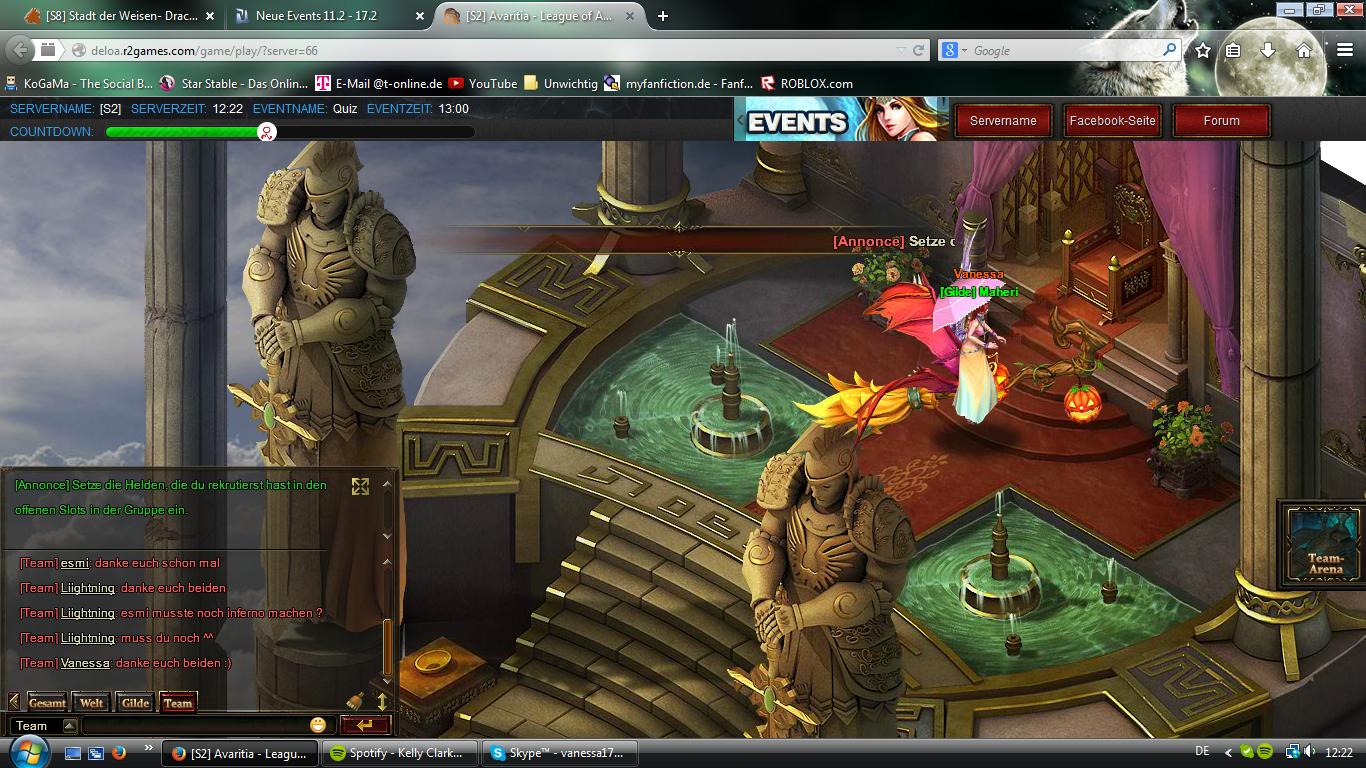The image size is (1366, 768).
Task: Send the chat message with enter button
Action: [x=365, y=725]
